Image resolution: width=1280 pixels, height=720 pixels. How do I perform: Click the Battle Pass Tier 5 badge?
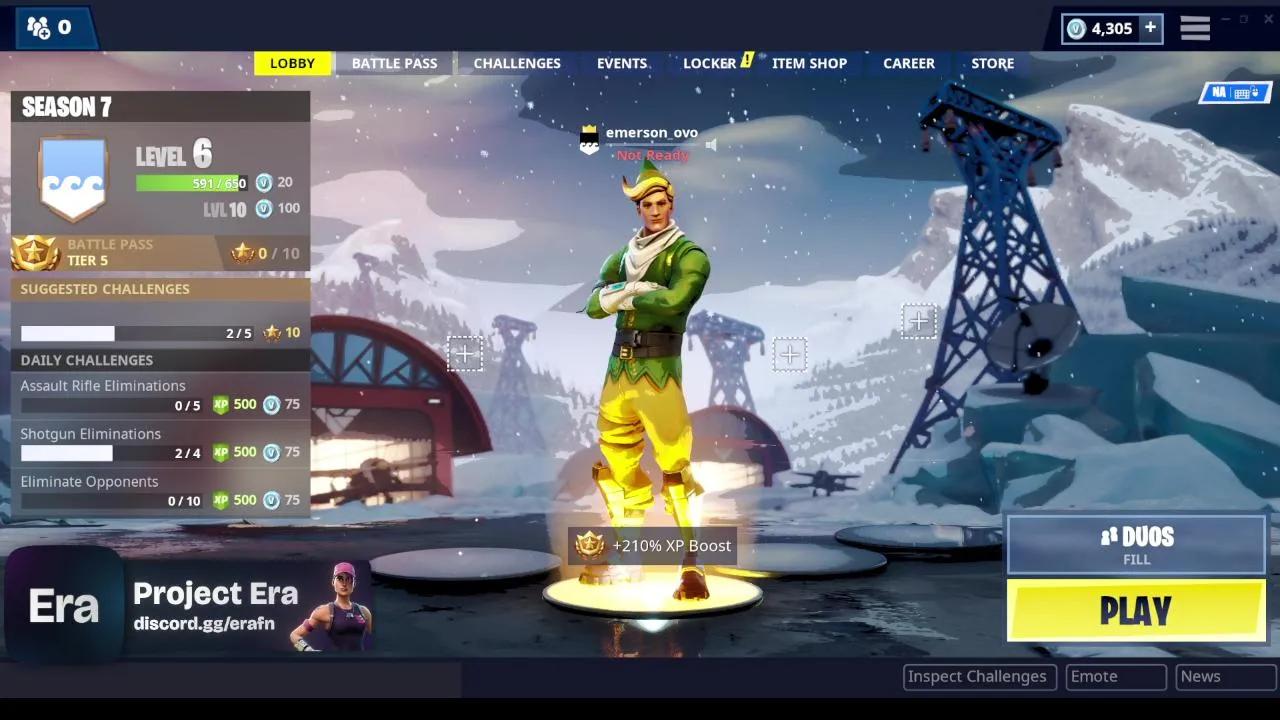[34, 252]
